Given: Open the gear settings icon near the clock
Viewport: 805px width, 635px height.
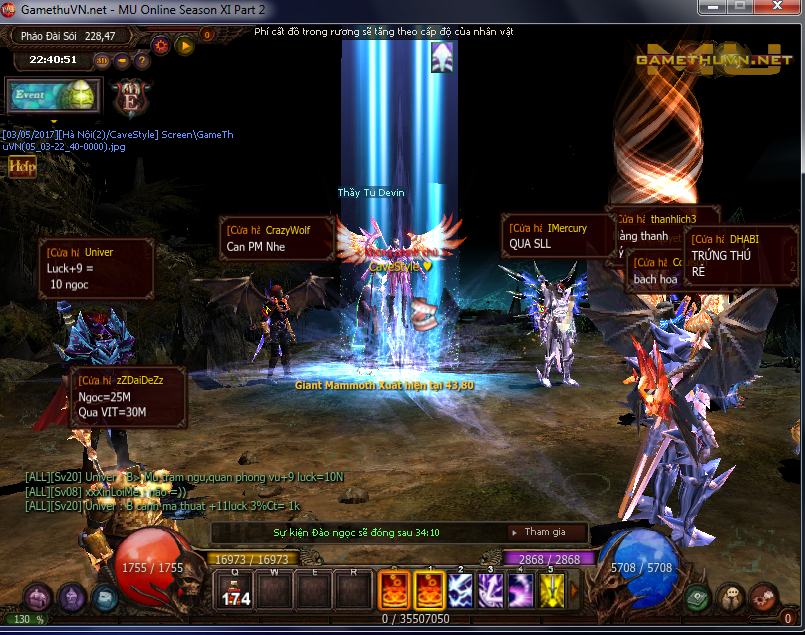Looking at the screenshot, I should pos(160,44).
